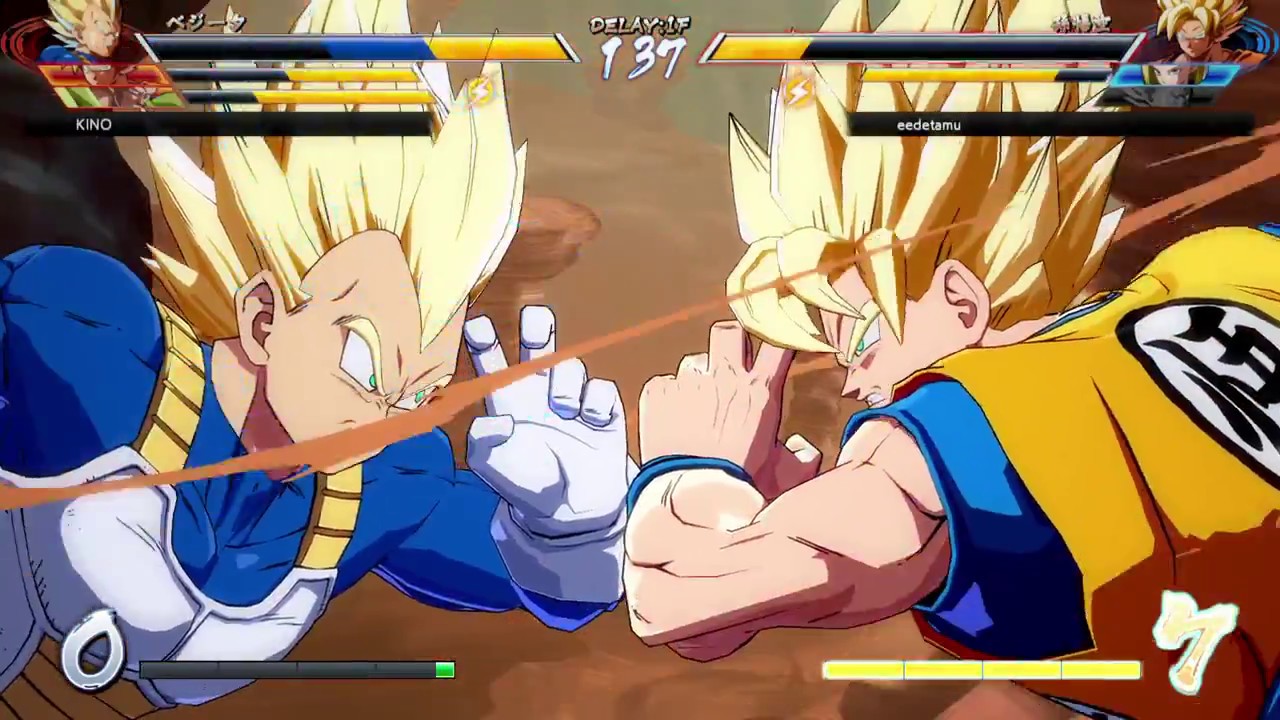Click the eedetamu player name plate
1280x720 pixels.
[928, 125]
